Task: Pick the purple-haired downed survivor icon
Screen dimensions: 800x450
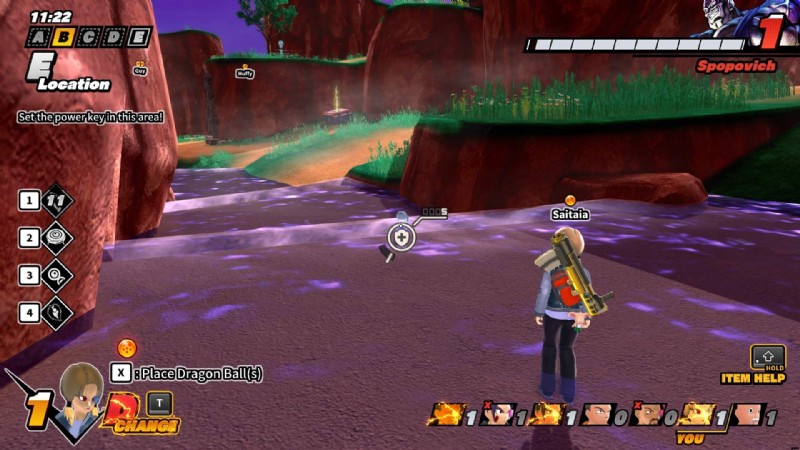Action: pos(495,414)
